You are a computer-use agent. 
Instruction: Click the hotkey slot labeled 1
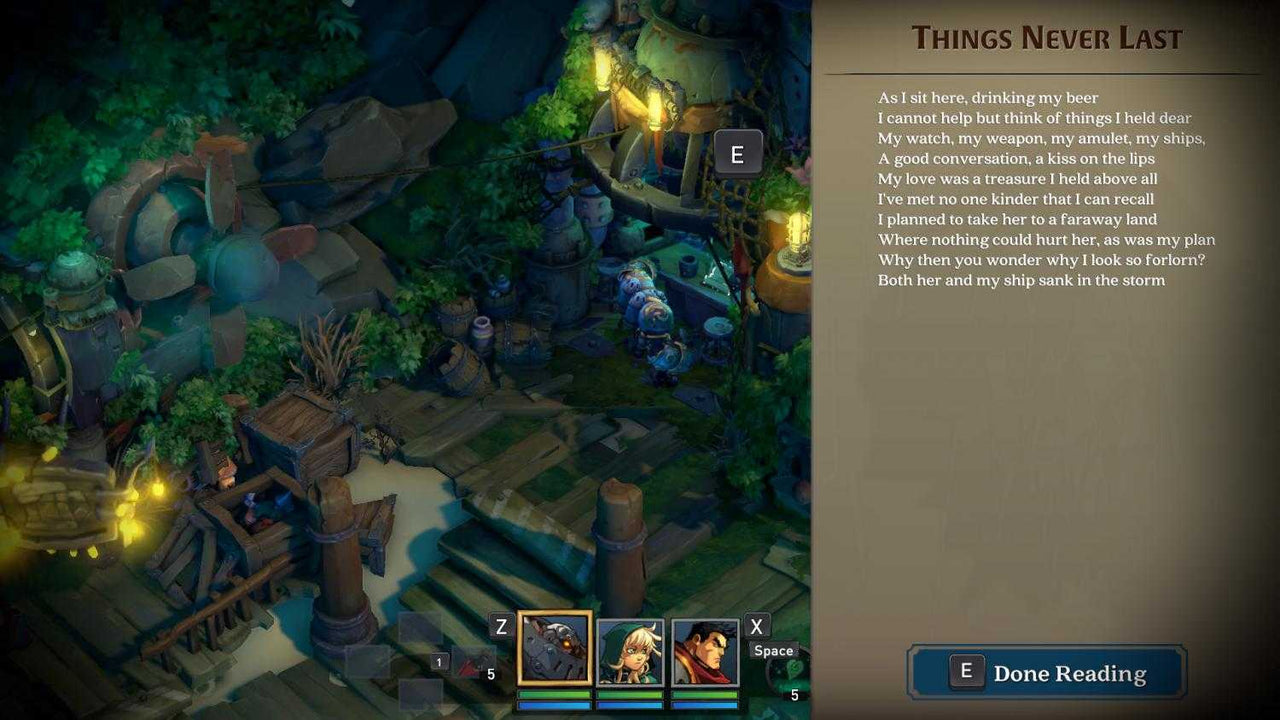[x=439, y=662]
